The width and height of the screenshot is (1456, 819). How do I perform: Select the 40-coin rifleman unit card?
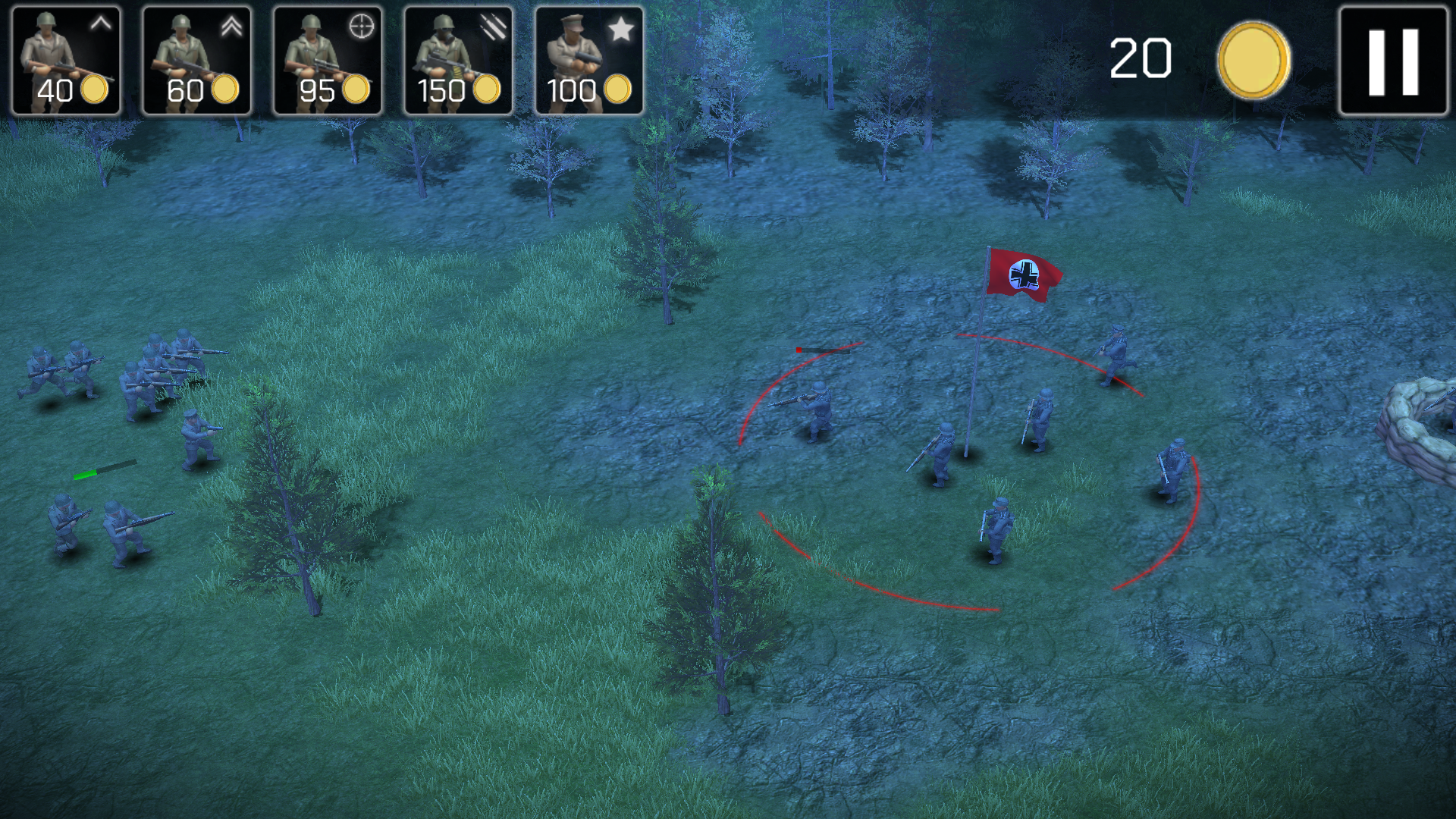[66, 61]
